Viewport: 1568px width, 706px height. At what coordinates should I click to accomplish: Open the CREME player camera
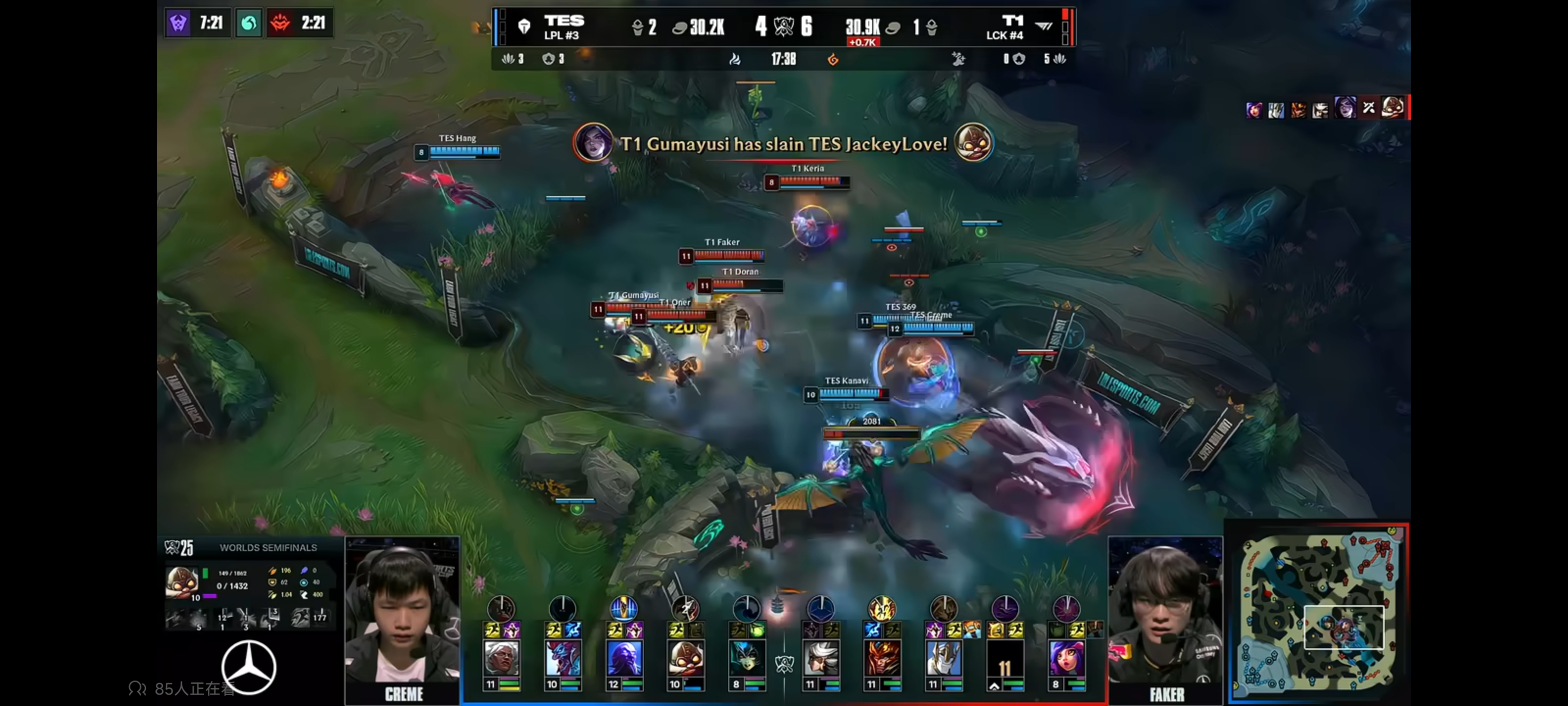coord(402,616)
